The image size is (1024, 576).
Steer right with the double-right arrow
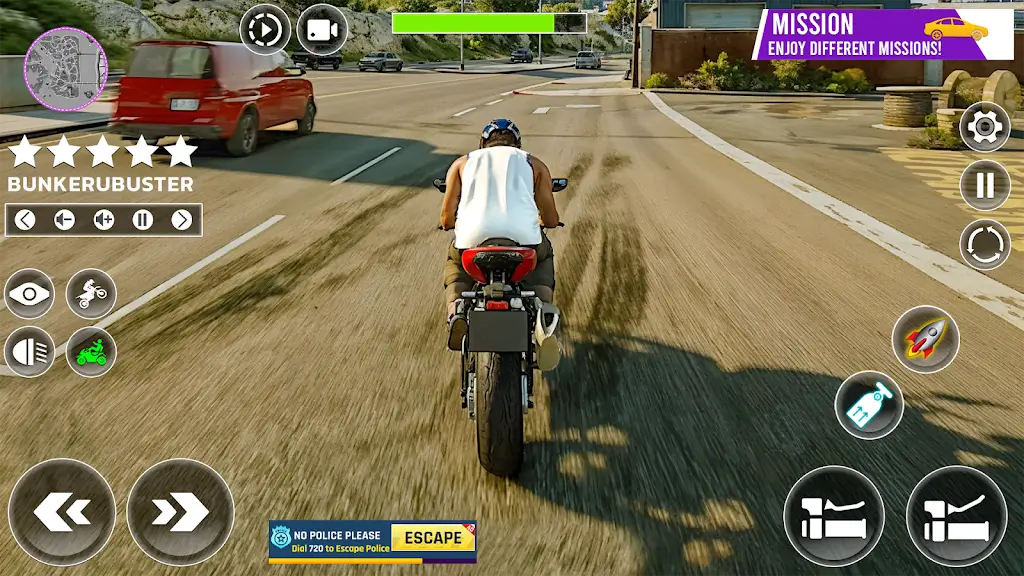click(180, 512)
